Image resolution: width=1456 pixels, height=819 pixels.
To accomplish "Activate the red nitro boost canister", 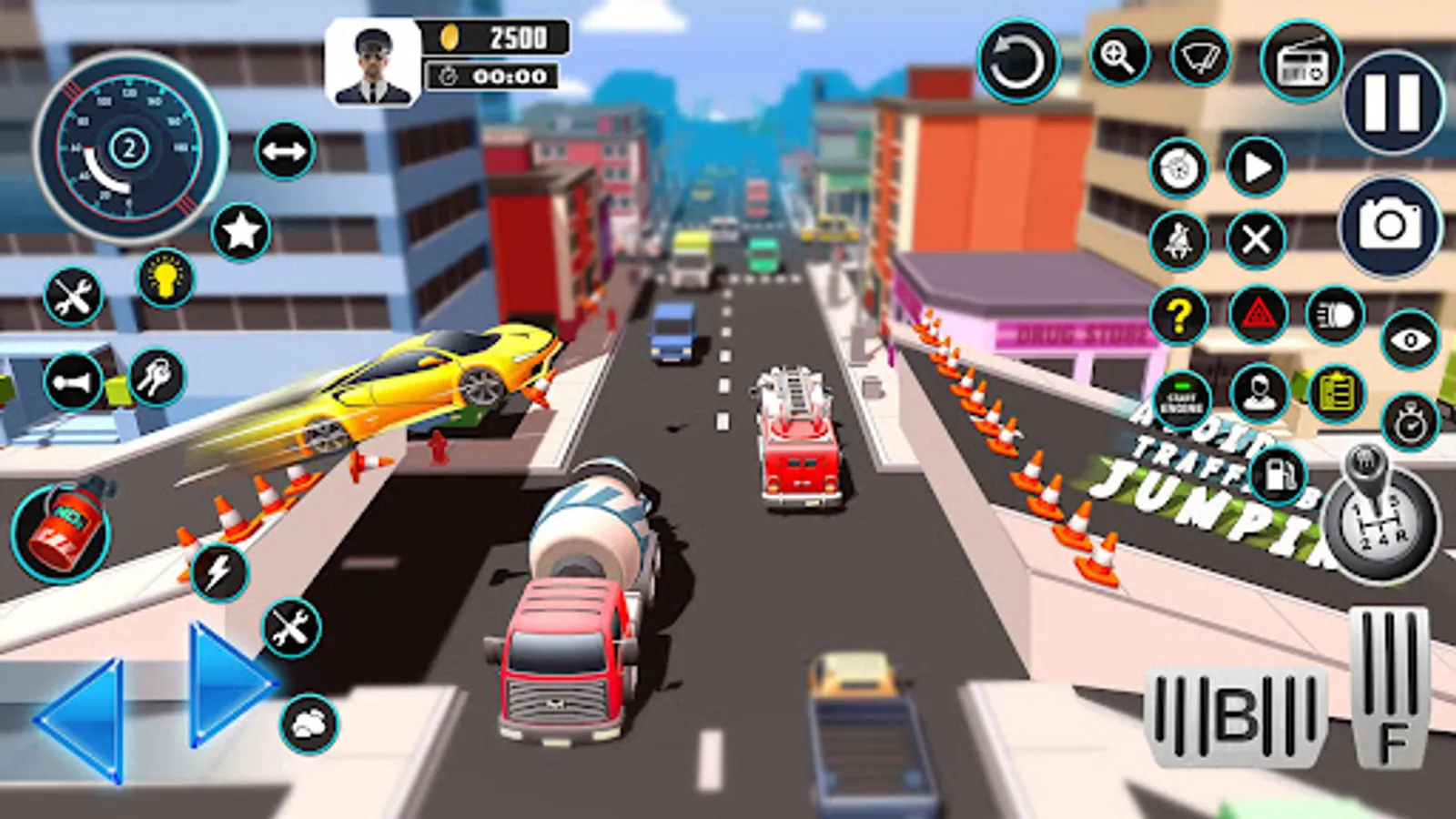I will pos(62,532).
